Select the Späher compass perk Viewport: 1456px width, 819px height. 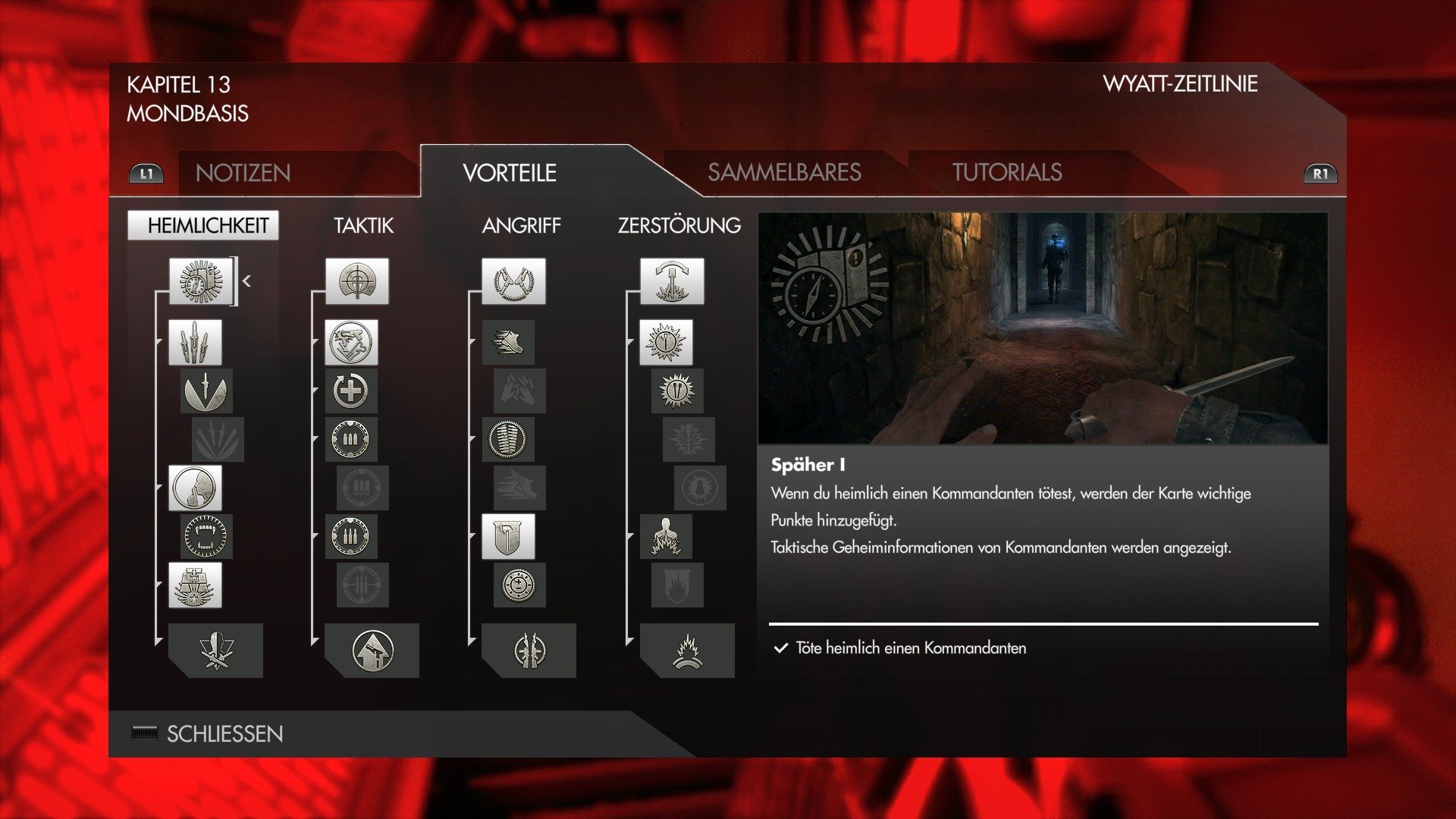[x=202, y=282]
